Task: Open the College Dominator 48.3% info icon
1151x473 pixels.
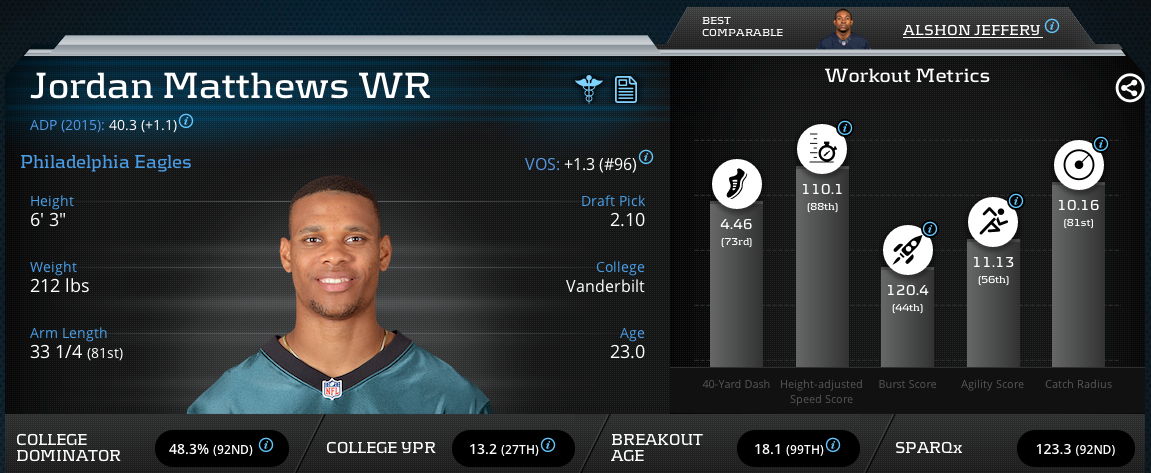Action: tap(266, 445)
